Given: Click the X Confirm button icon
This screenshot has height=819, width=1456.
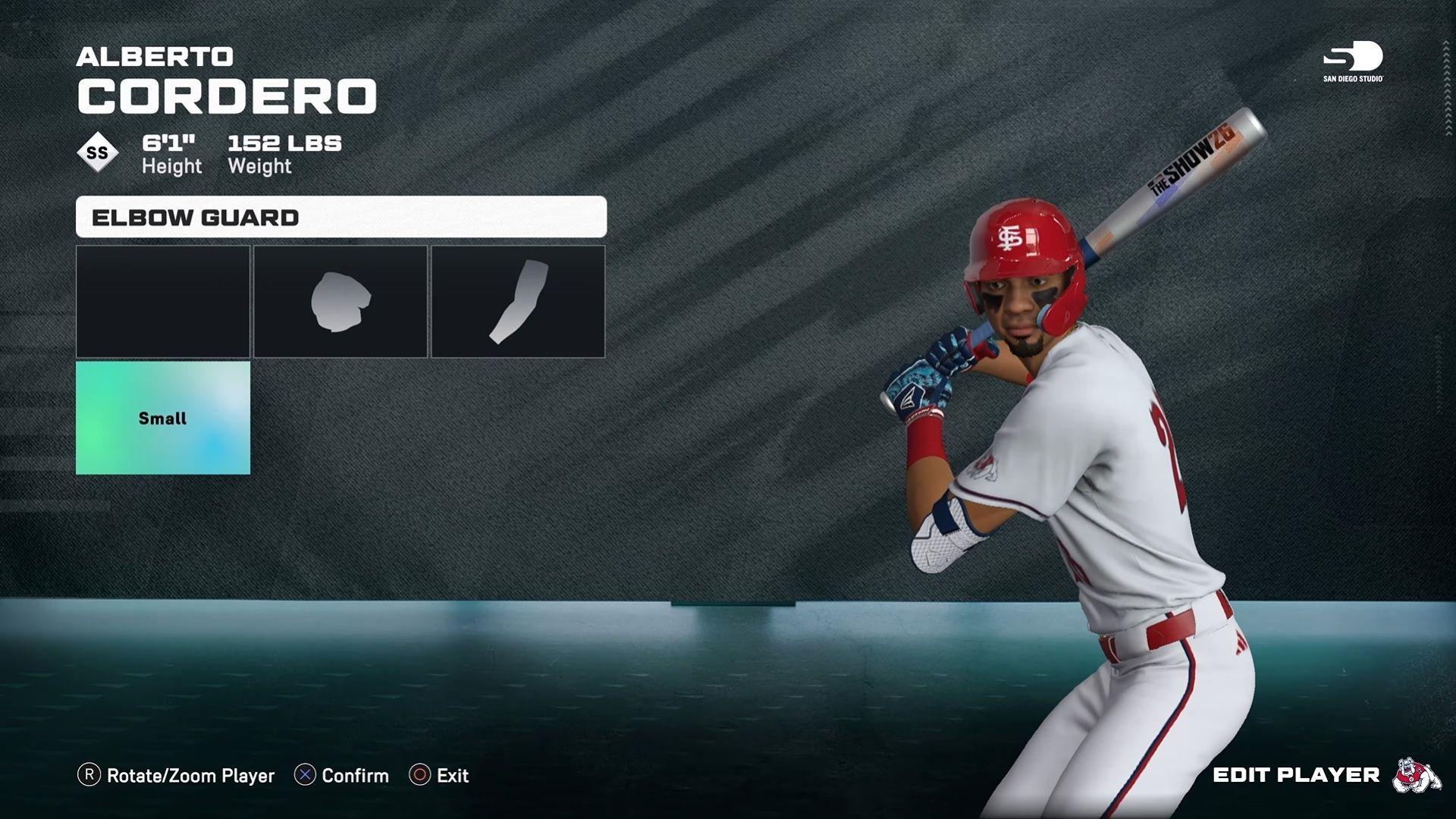Looking at the screenshot, I should [305, 776].
